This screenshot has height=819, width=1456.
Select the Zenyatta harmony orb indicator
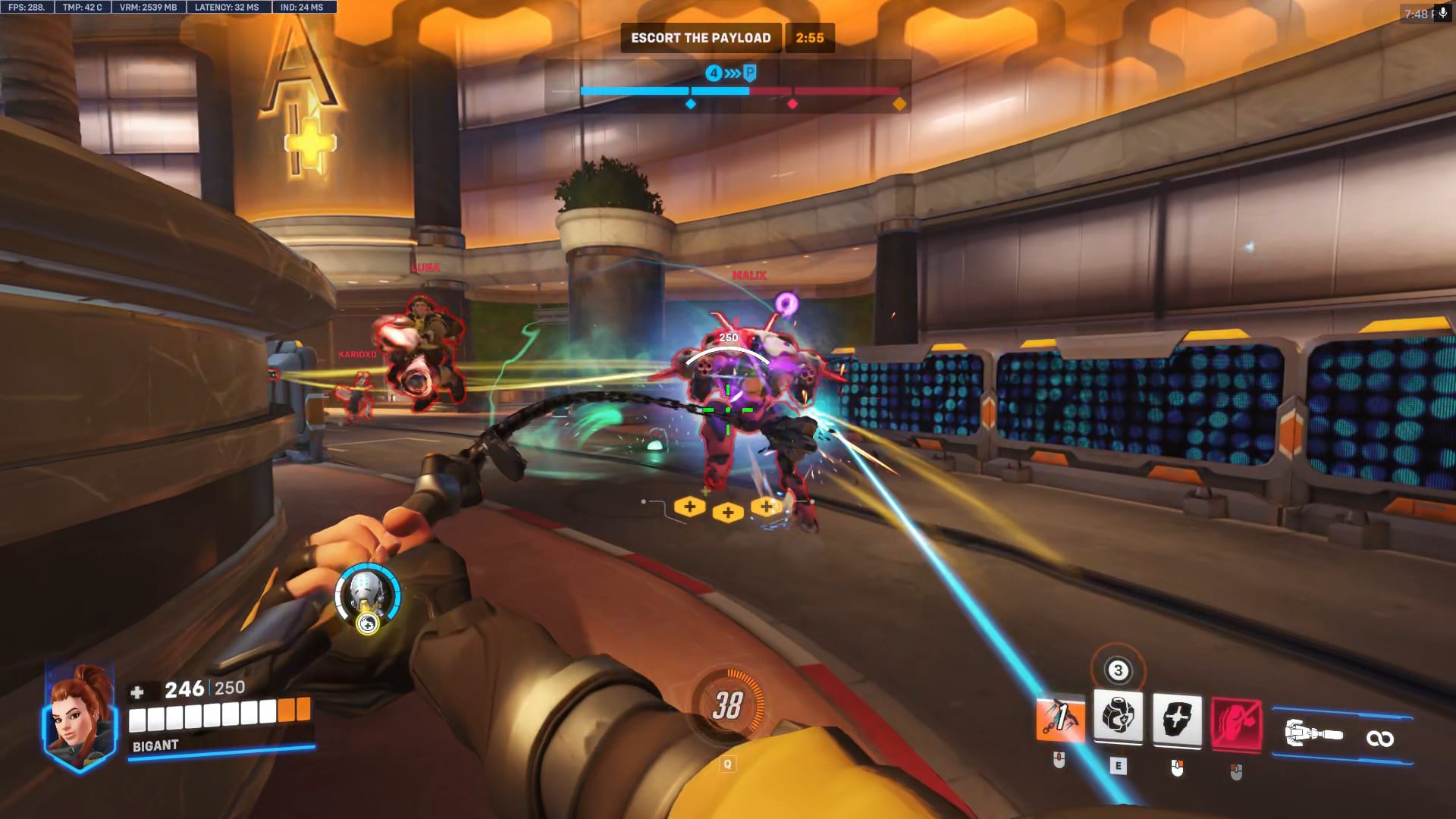[x=368, y=596]
